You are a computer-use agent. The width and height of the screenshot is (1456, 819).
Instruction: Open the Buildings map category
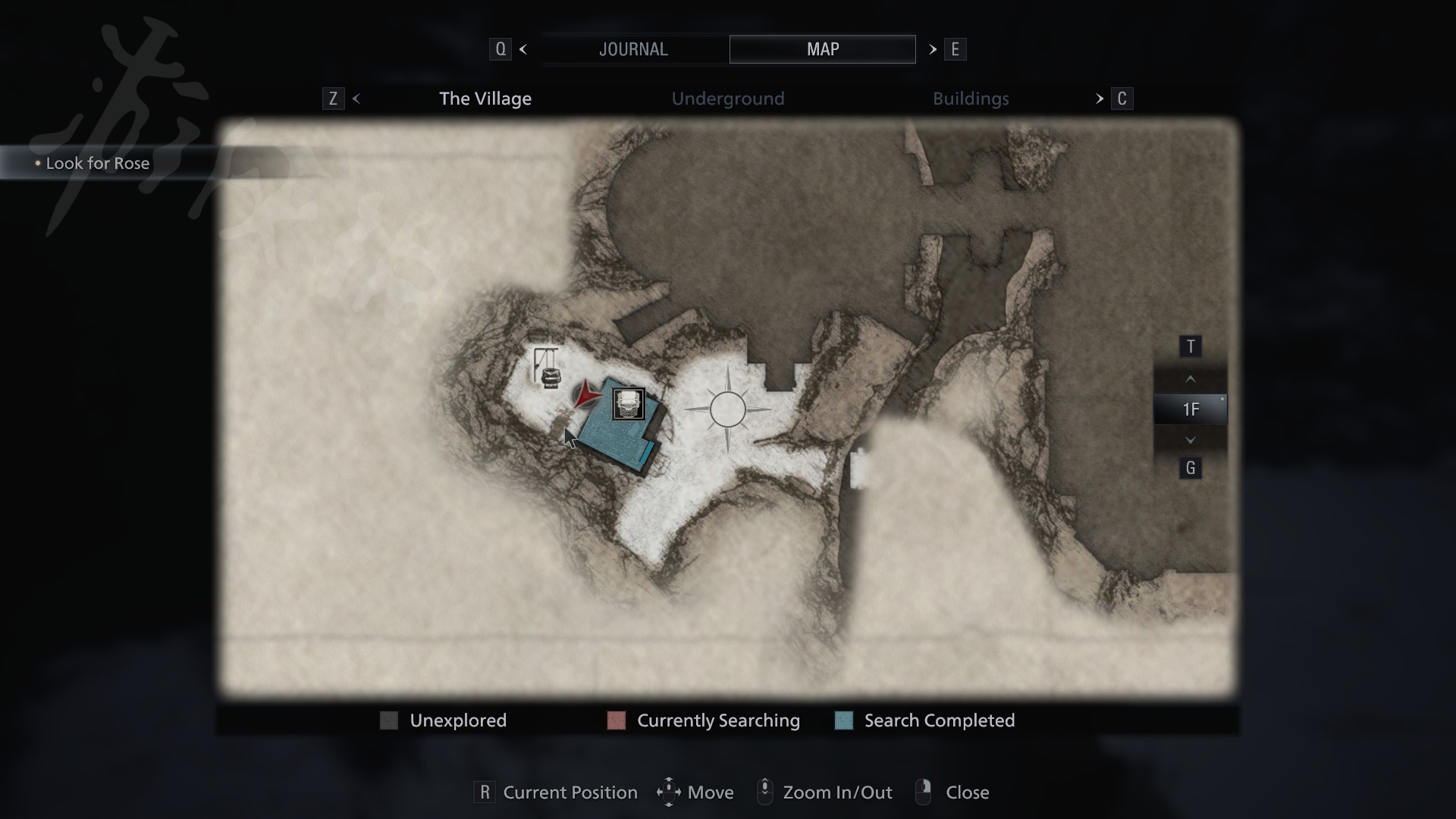click(970, 99)
